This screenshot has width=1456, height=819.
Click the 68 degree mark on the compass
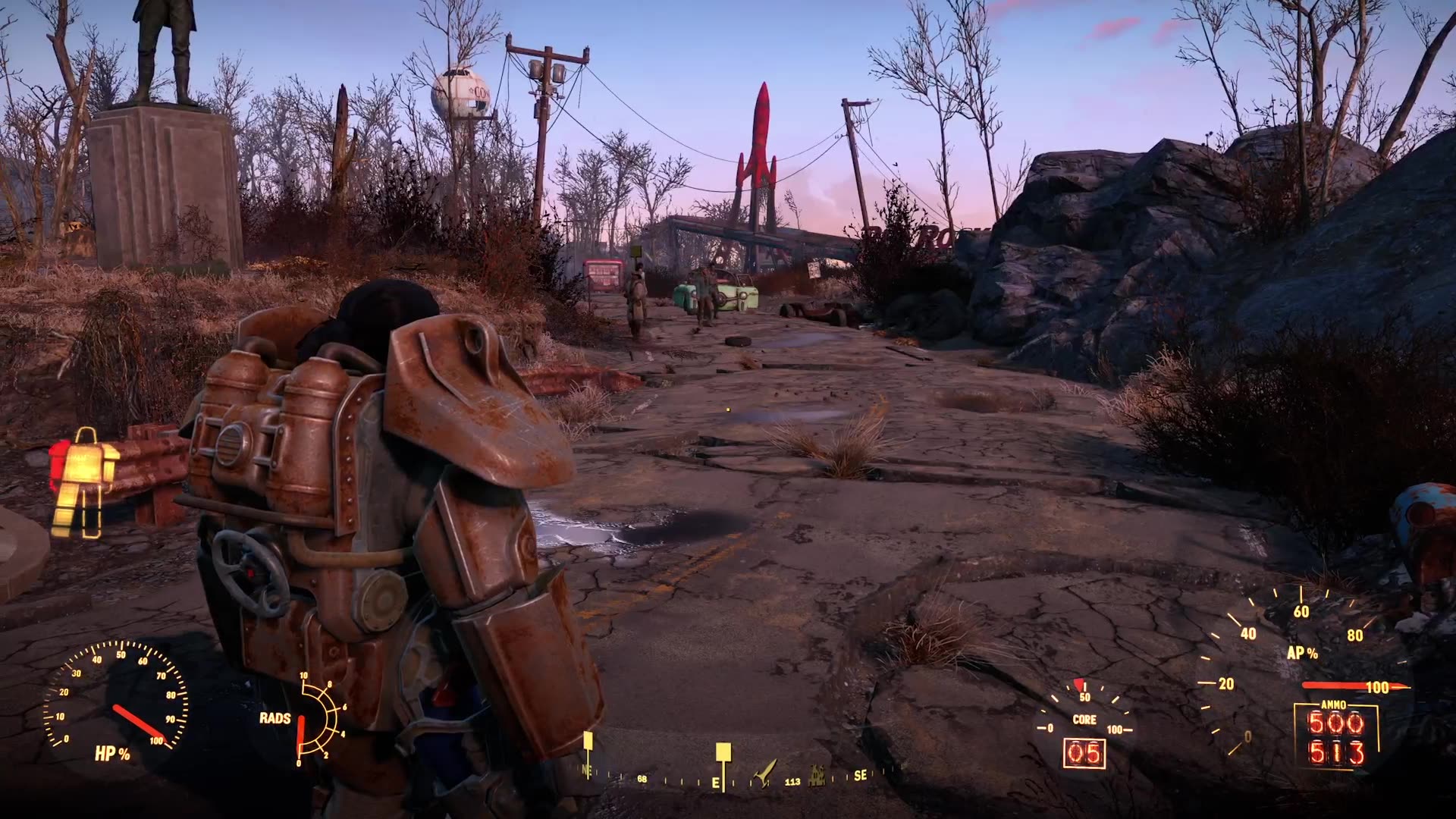pyautogui.click(x=642, y=780)
